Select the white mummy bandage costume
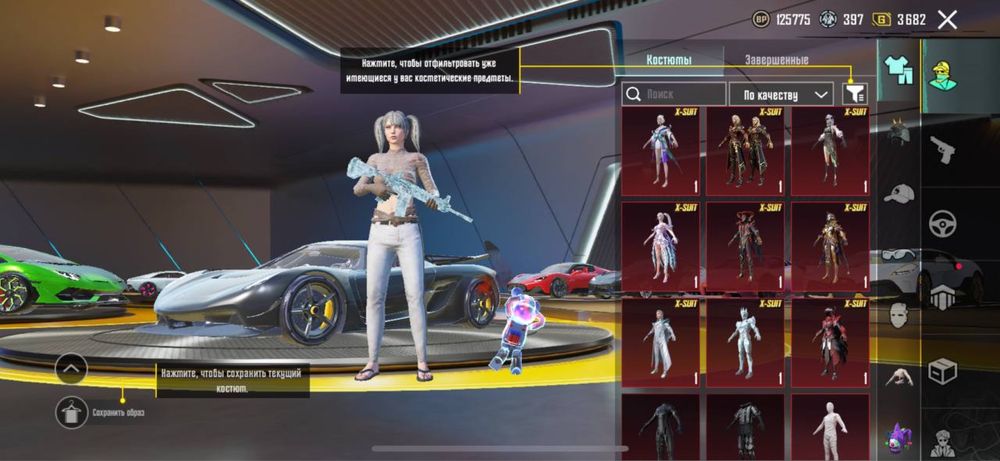Screen dimensions: 1000x461 [x=830, y=427]
